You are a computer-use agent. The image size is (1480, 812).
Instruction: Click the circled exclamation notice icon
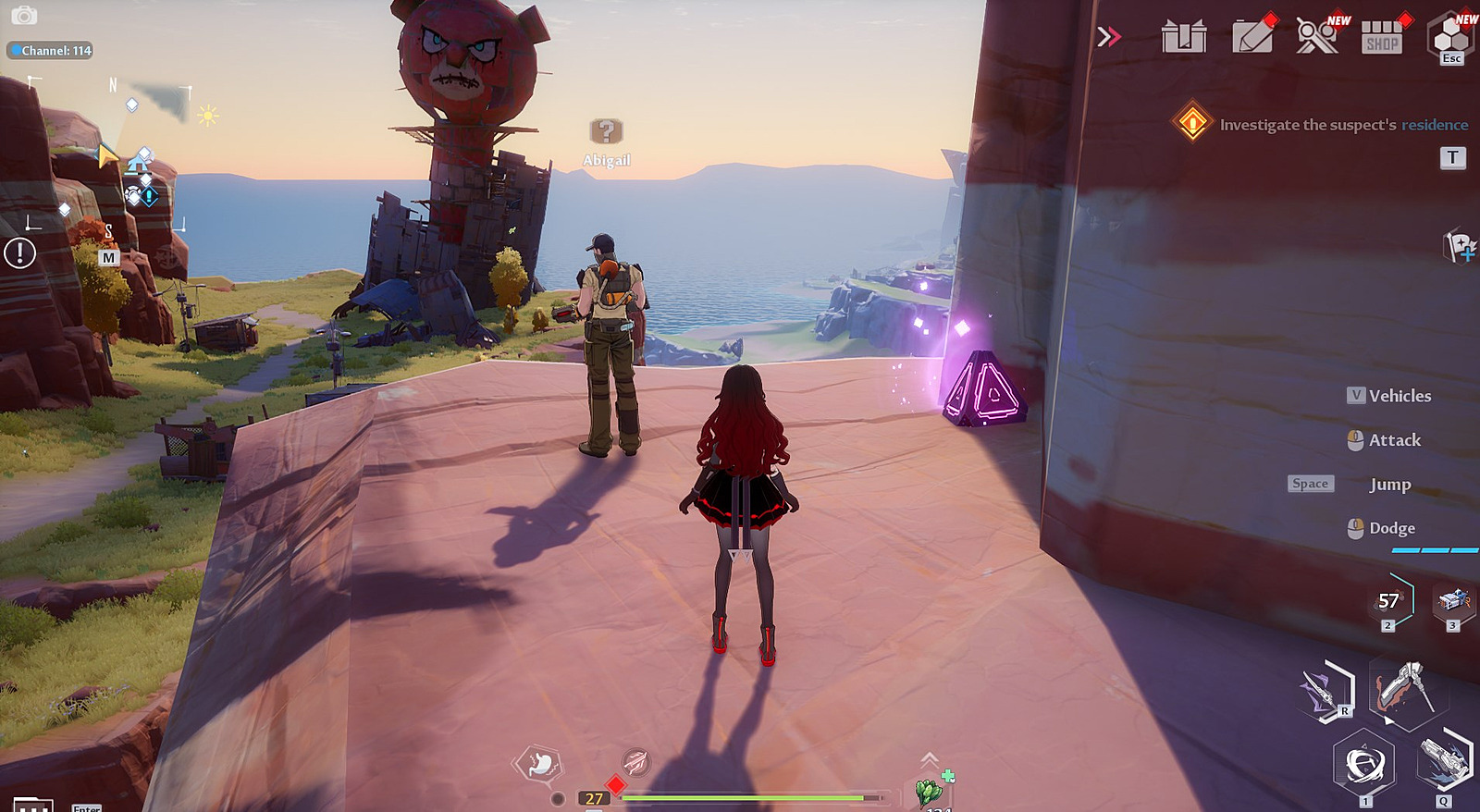click(19, 252)
